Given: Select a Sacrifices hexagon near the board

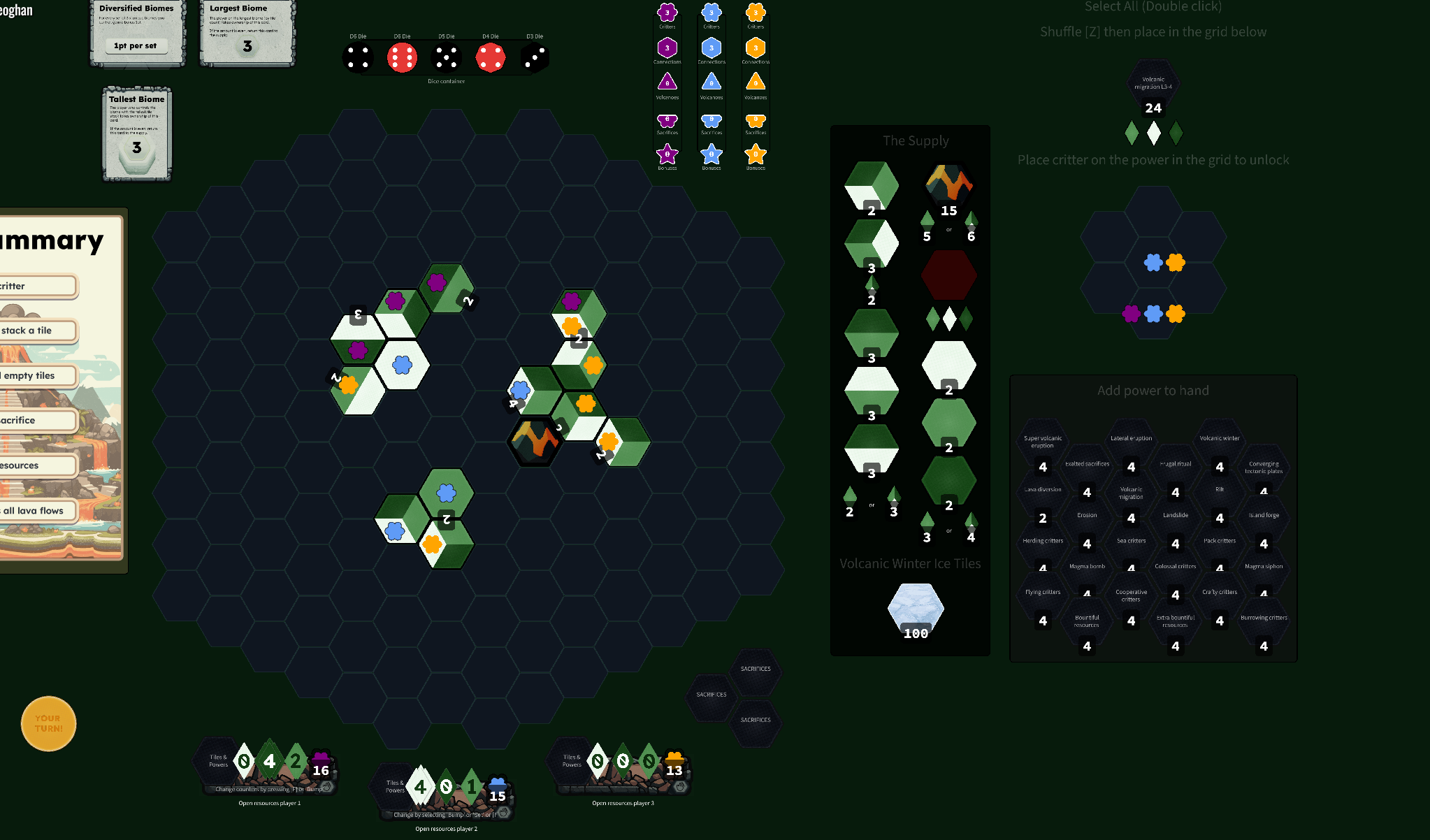Looking at the screenshot, I should click(711, 694).
